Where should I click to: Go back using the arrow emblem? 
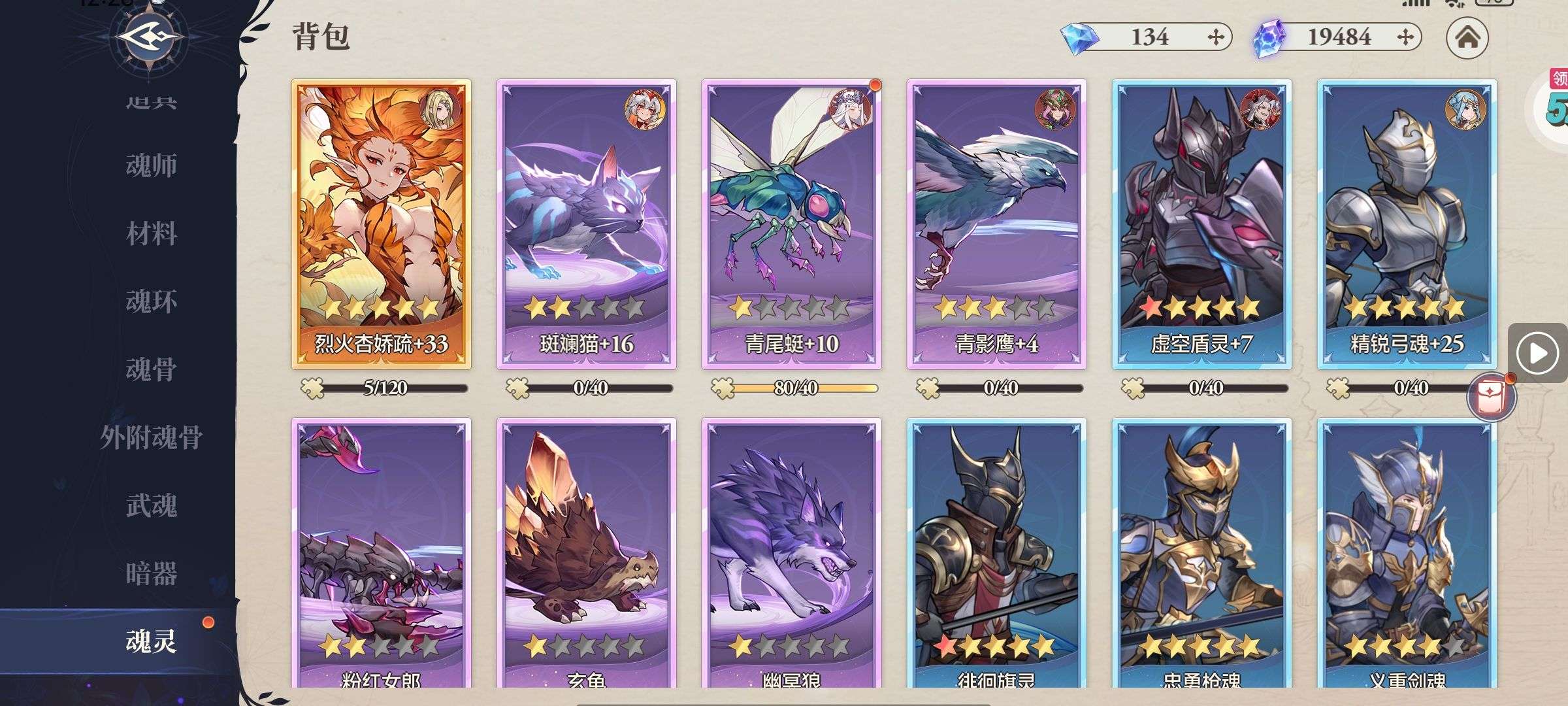(x=150, y=38)
